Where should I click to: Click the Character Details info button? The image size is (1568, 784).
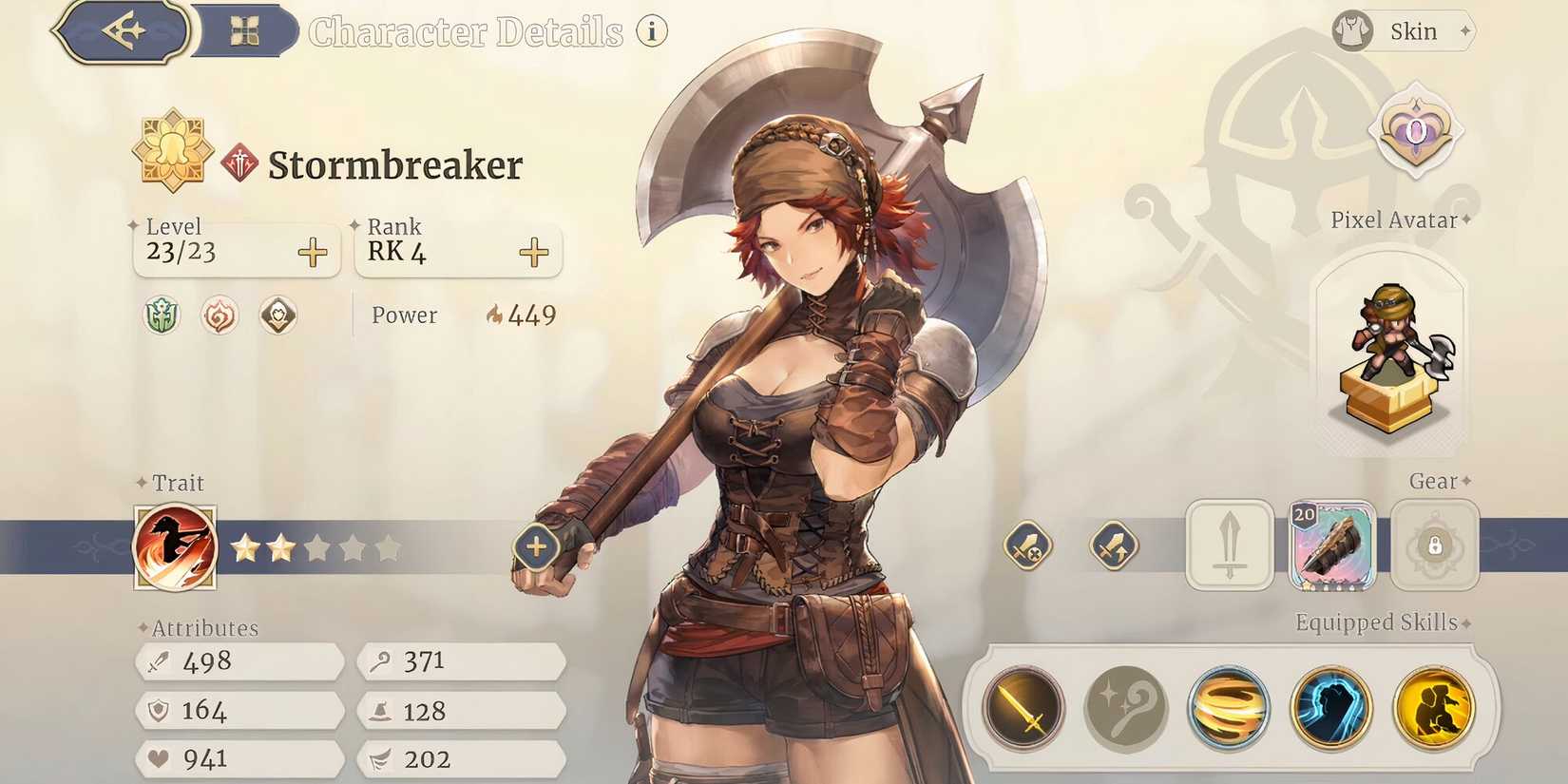click(650, 31)
